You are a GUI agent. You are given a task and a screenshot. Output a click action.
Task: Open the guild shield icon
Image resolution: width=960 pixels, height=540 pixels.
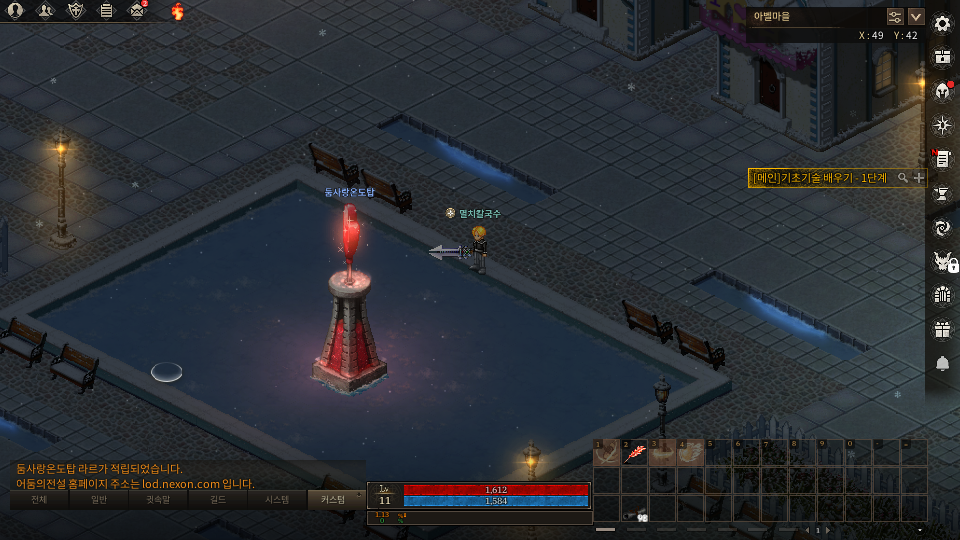pyautogui.click(x=76, y=11)
